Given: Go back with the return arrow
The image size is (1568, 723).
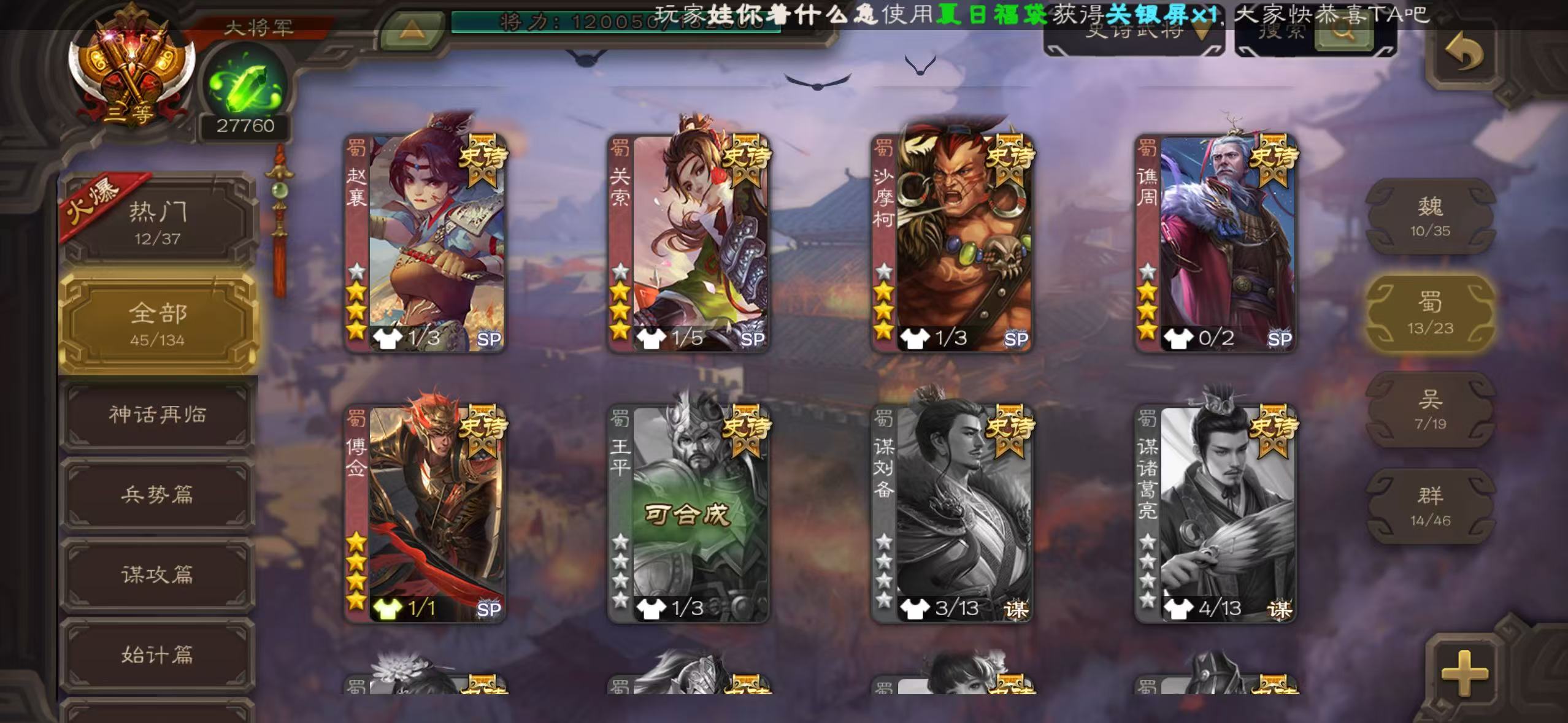Looking at the screenshot, I should pos(1464,54).
